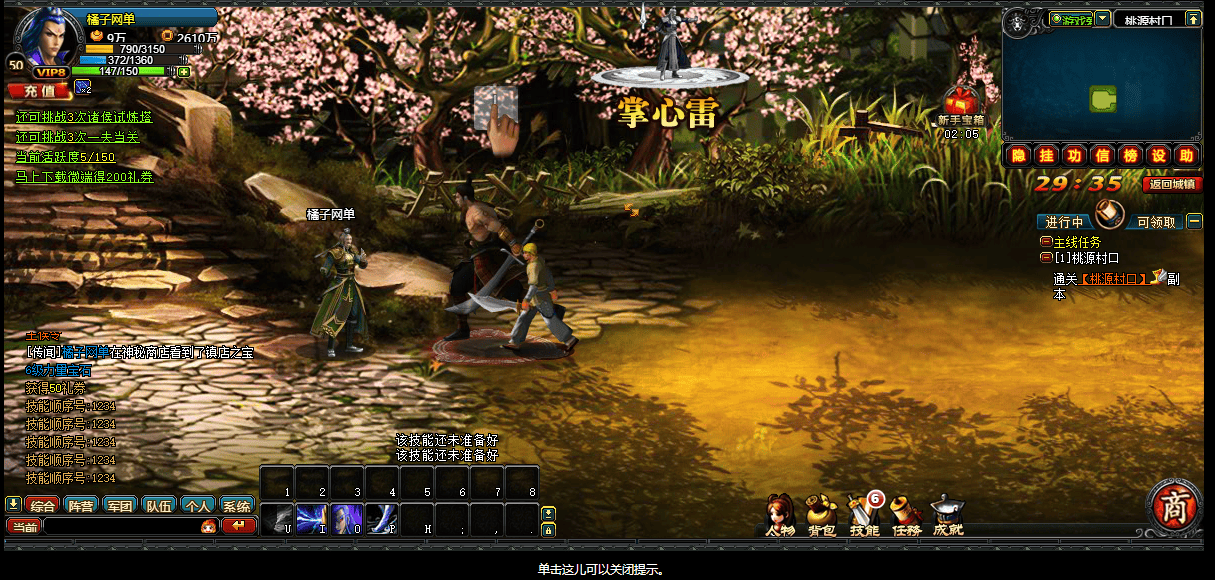
Task: Click the player portrait avatar
Action: point(45,38)
